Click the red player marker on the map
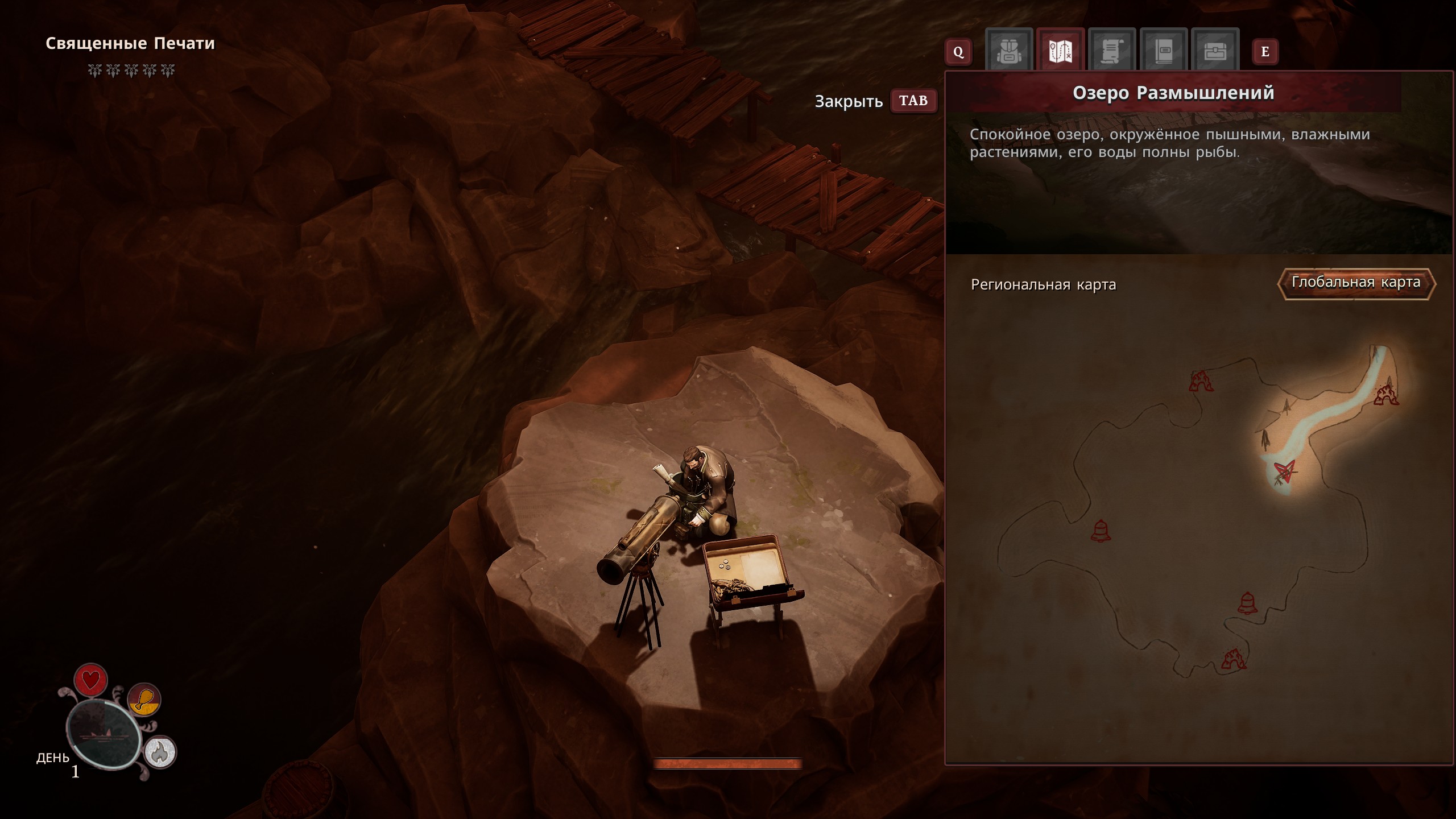 coord(1284,471)
